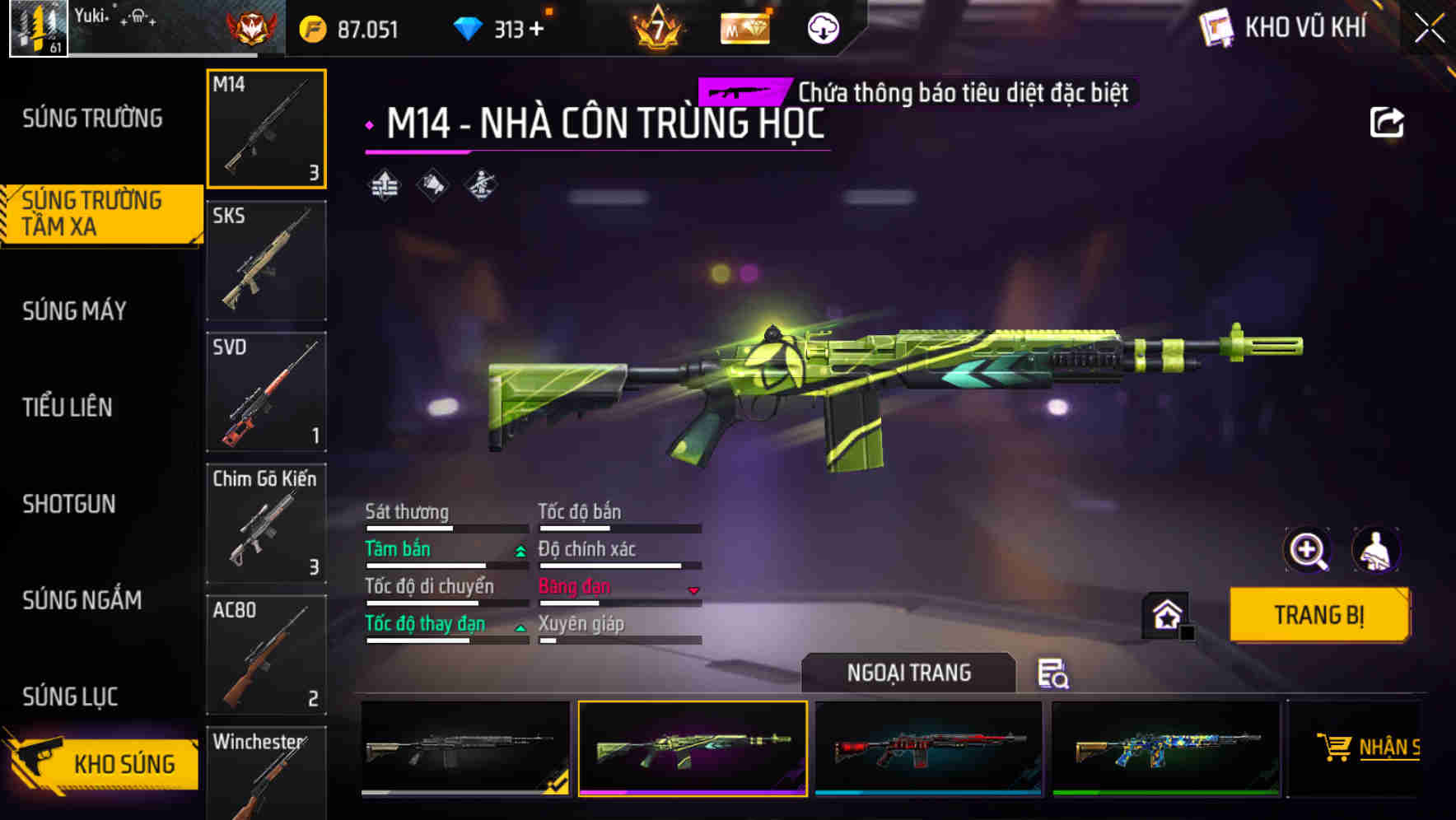Toggle the Tốc độ thay đạn green arrow
The height and width of the screenshot is (820, 1456).
[520, 628]
